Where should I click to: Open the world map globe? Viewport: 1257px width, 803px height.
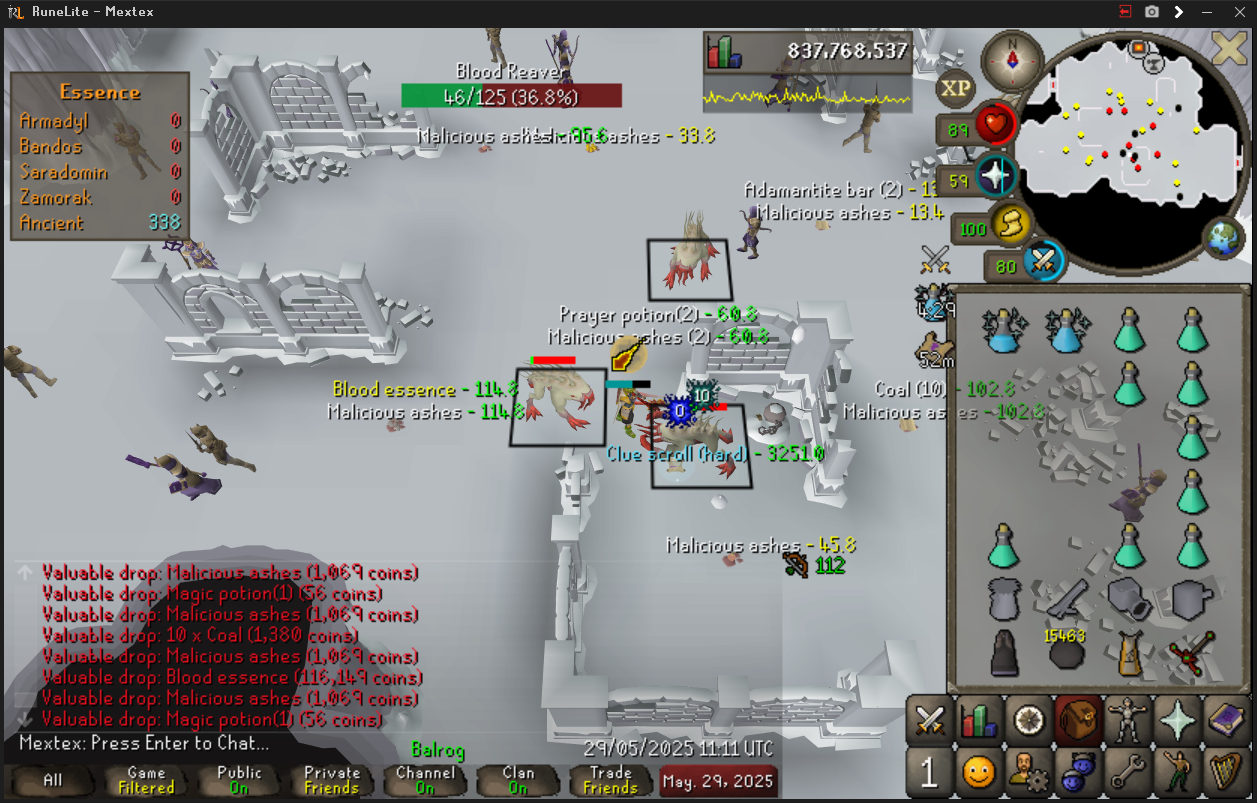[x=1223, y=239]
